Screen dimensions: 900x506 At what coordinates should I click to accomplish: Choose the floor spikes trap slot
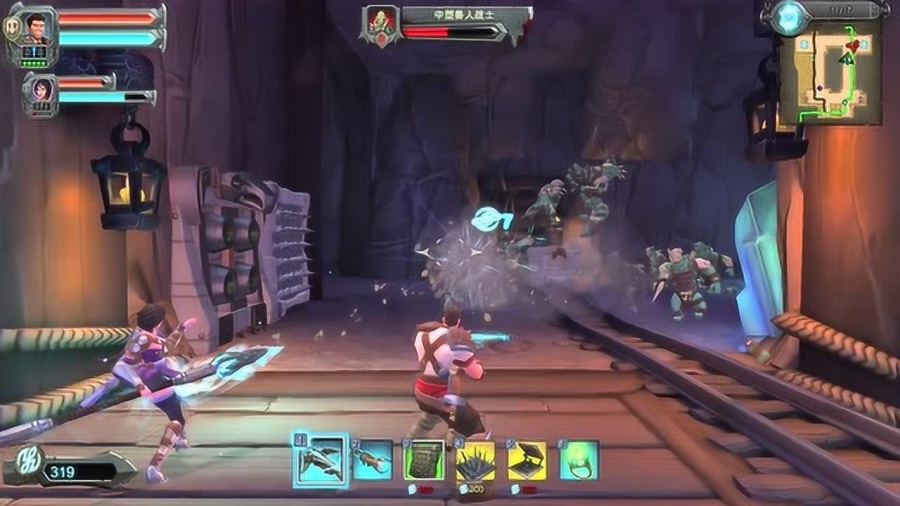point(475,460)
